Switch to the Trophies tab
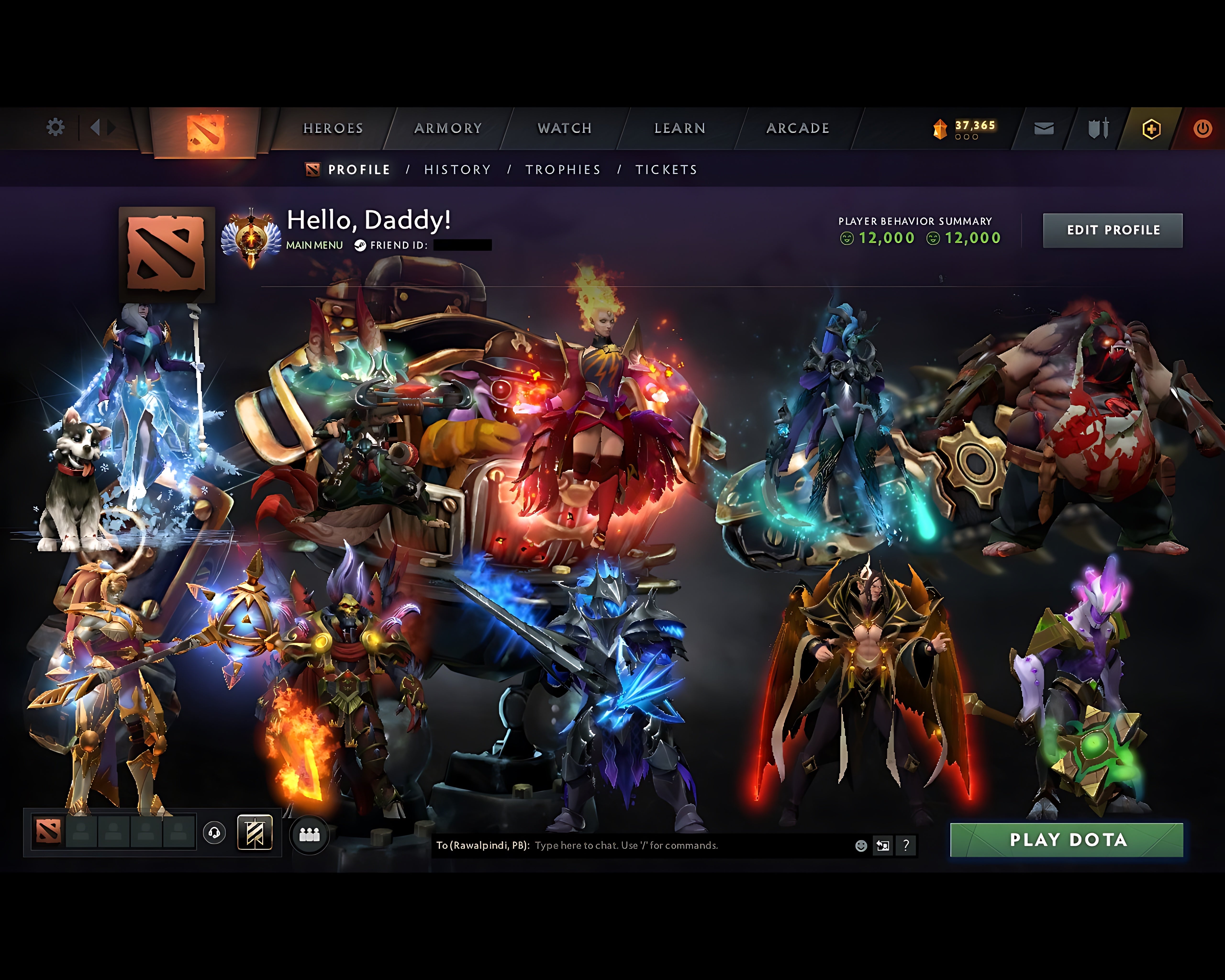 pos(563,169)
